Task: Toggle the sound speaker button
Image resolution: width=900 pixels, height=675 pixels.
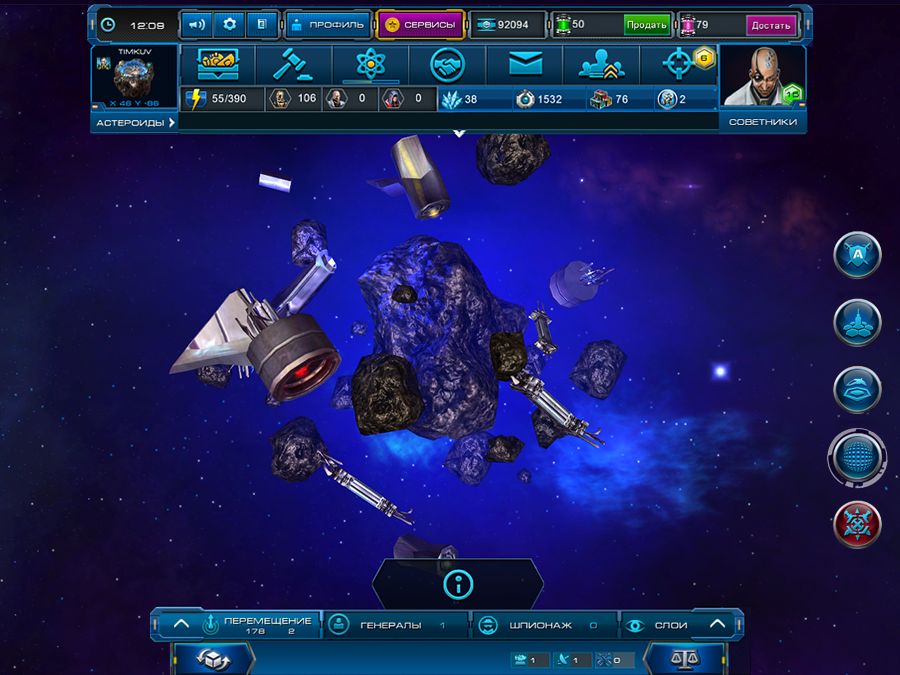Action: click(x=197, y=24)
